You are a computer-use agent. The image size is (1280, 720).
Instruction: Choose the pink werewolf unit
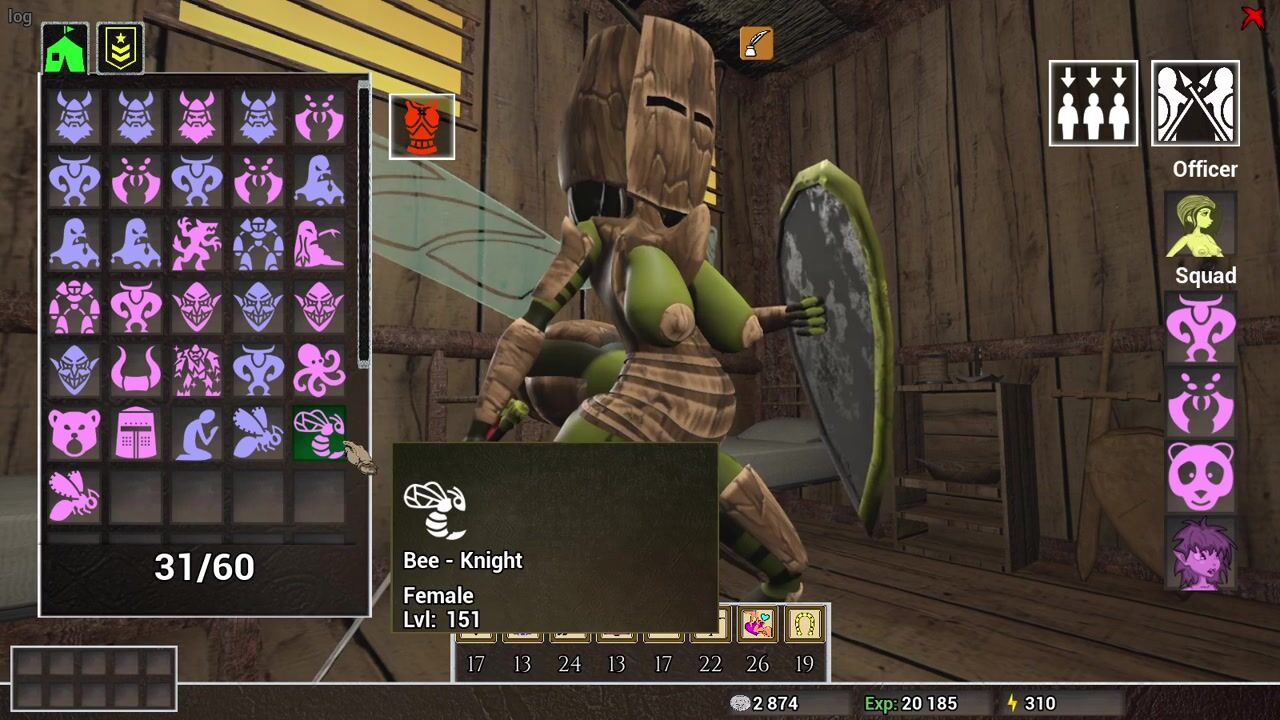click(x=197, y=244)
